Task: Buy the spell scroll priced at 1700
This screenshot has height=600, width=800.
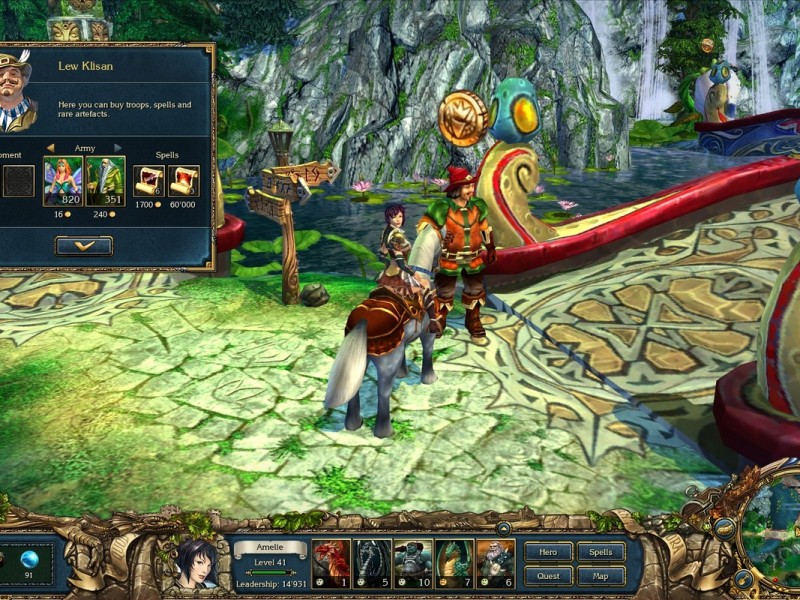Action: [149, 181]
